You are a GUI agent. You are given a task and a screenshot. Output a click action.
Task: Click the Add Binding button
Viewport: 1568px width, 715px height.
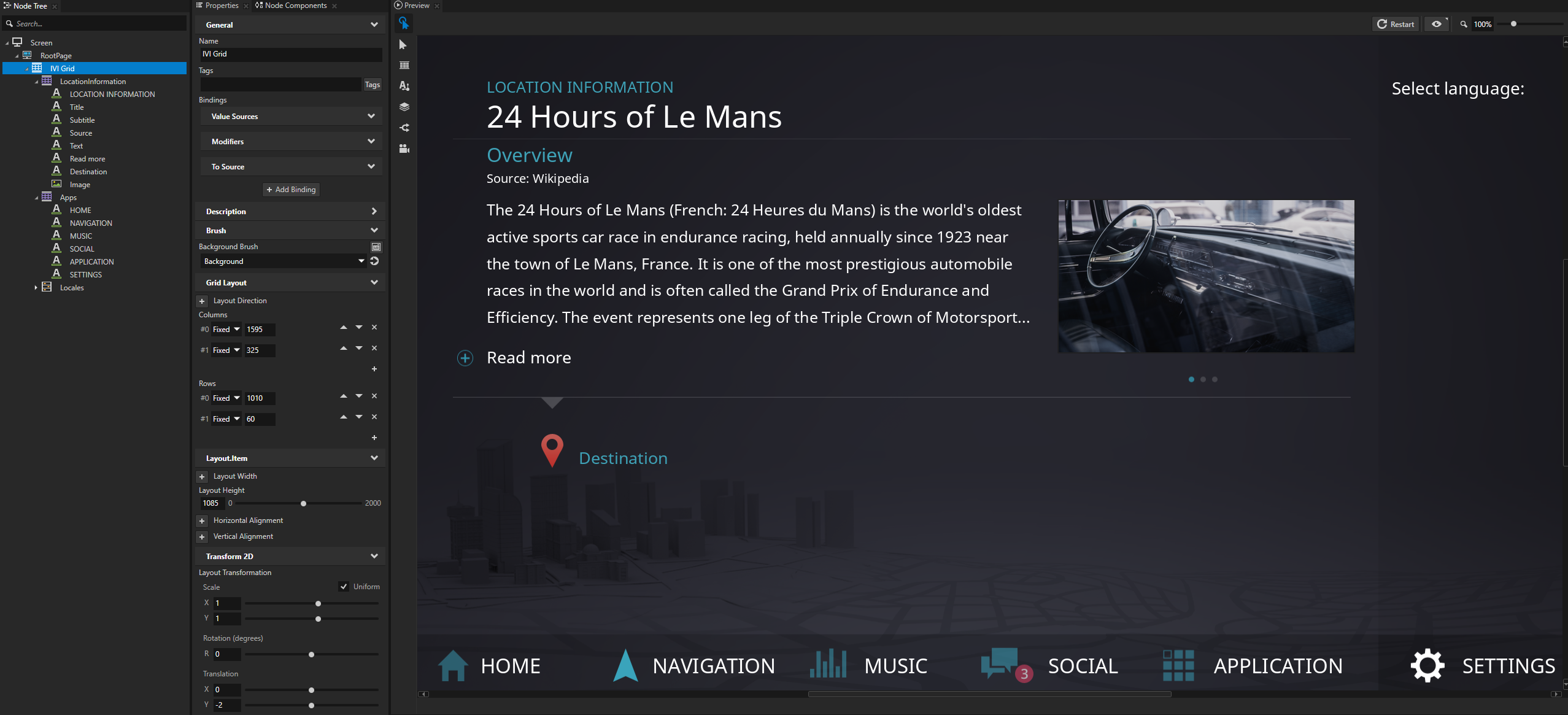291,190
